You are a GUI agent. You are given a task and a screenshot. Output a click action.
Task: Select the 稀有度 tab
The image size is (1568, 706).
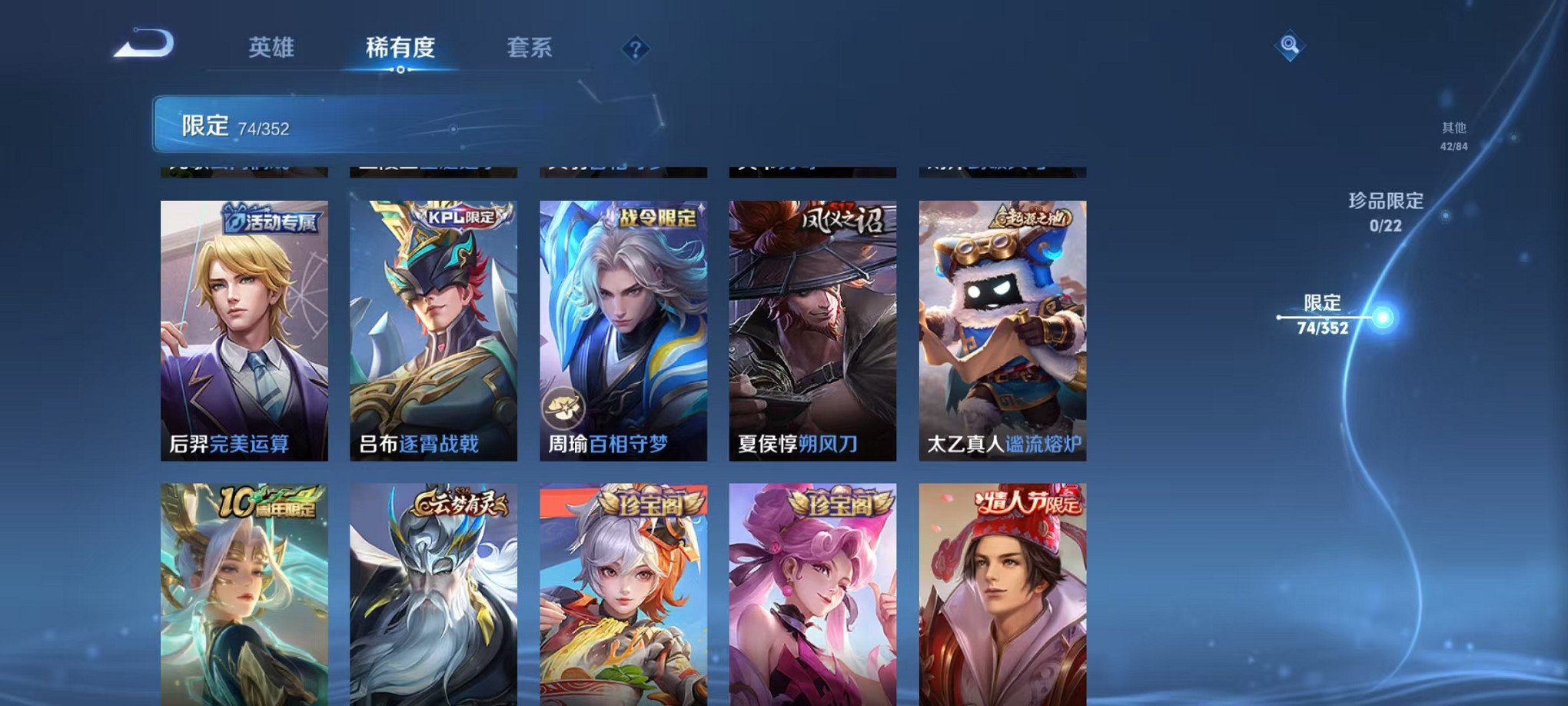(401, 48)
